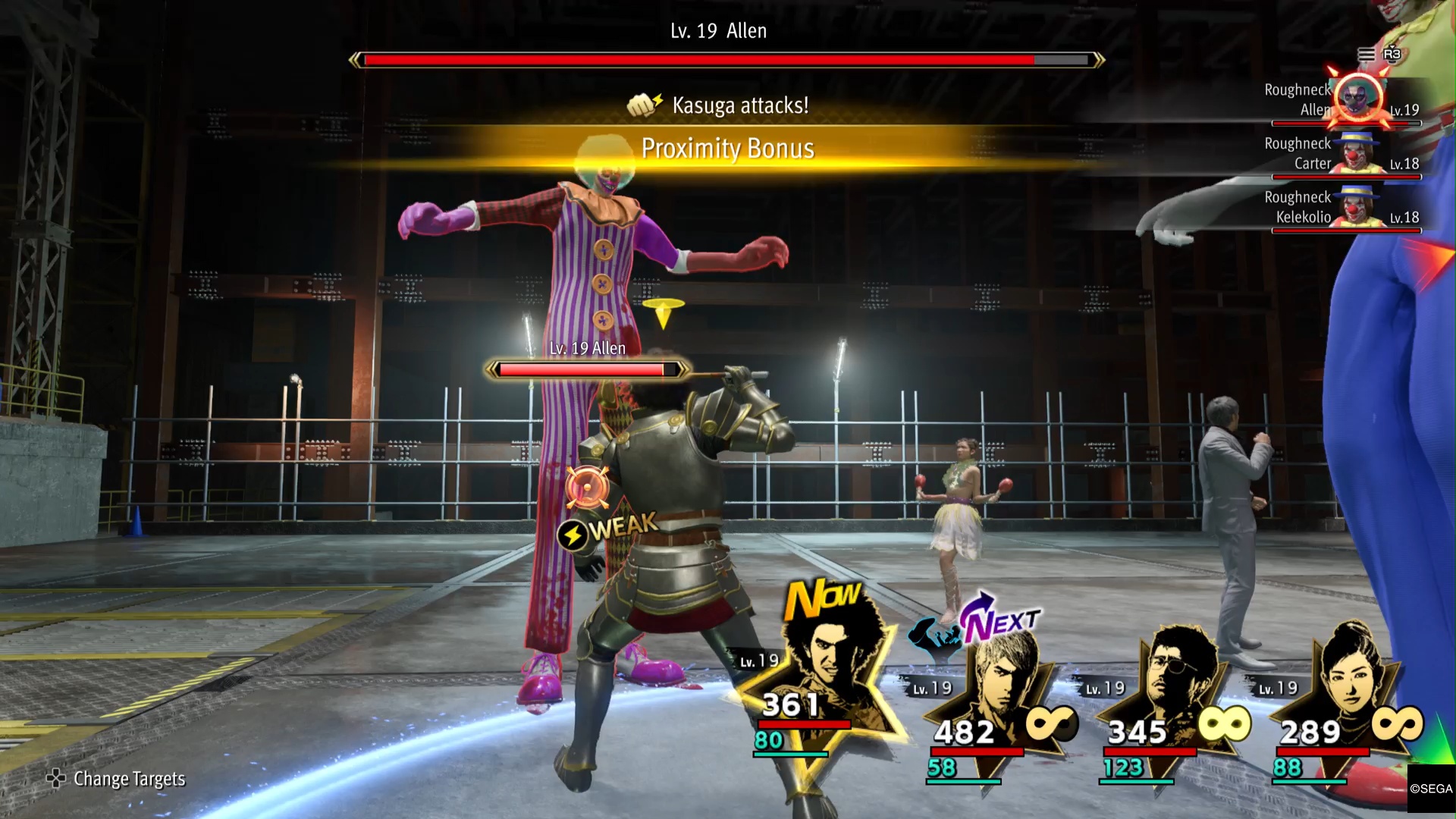1456x819 pixels.
Task: Click the yellow arrow marker above Allen
Action: click(x=664, y=313)
